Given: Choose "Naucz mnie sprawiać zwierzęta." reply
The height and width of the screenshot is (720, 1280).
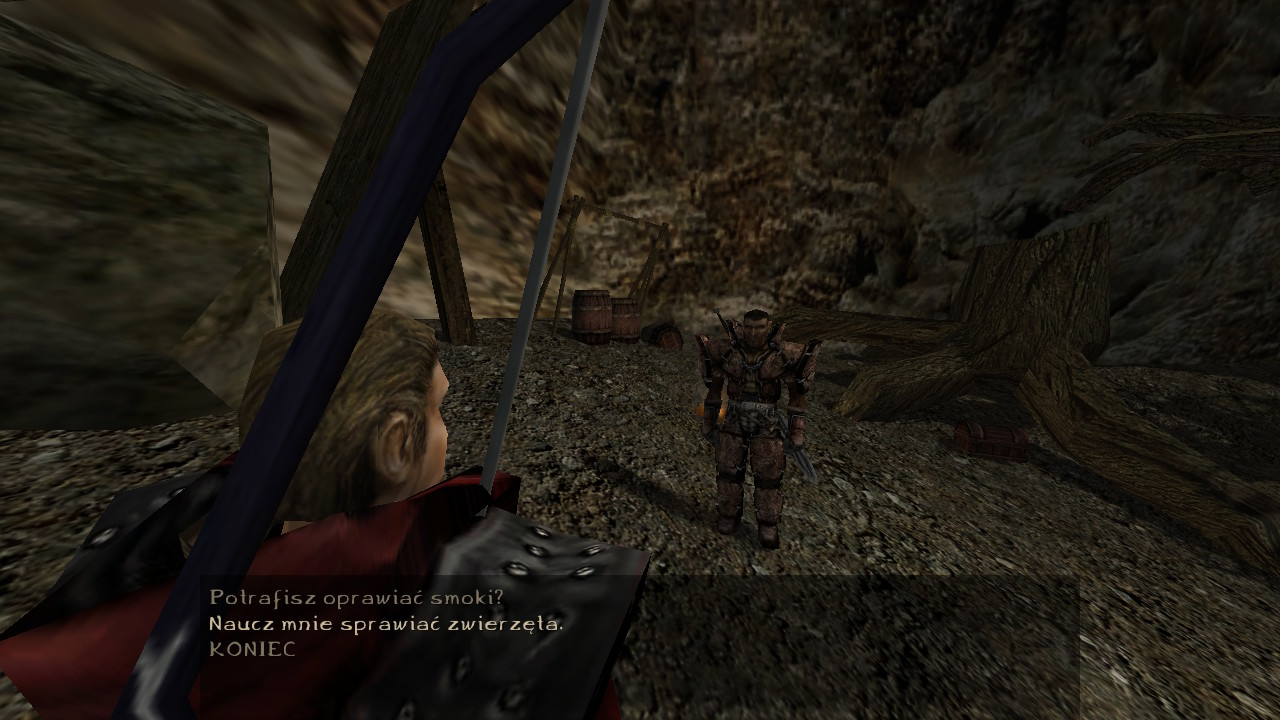Looking at the screenshot, I should click(386, 624).
